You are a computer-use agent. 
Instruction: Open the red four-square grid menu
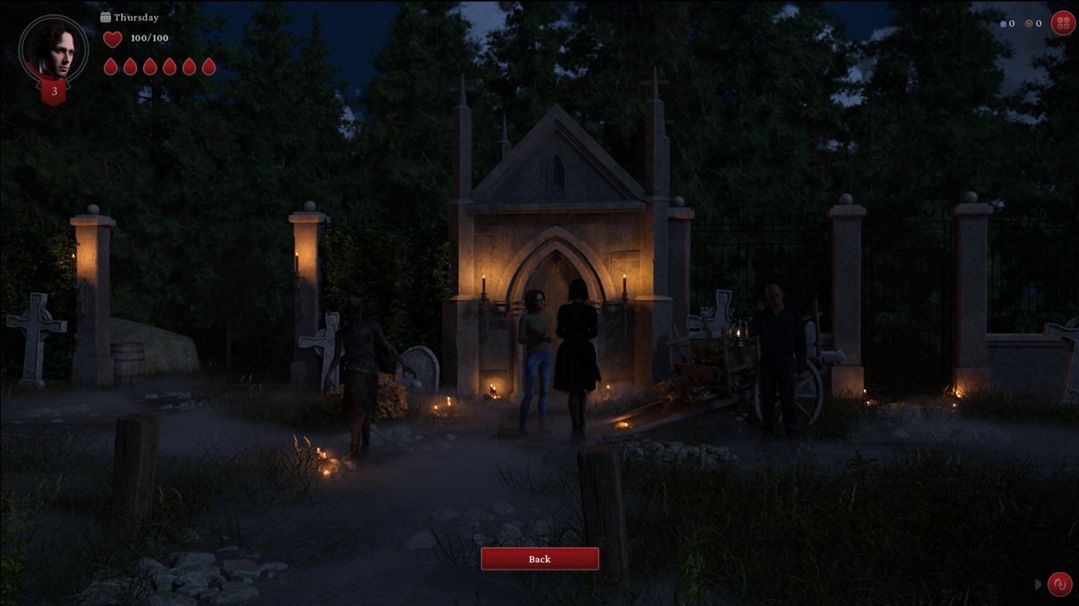pos(1062,23)
